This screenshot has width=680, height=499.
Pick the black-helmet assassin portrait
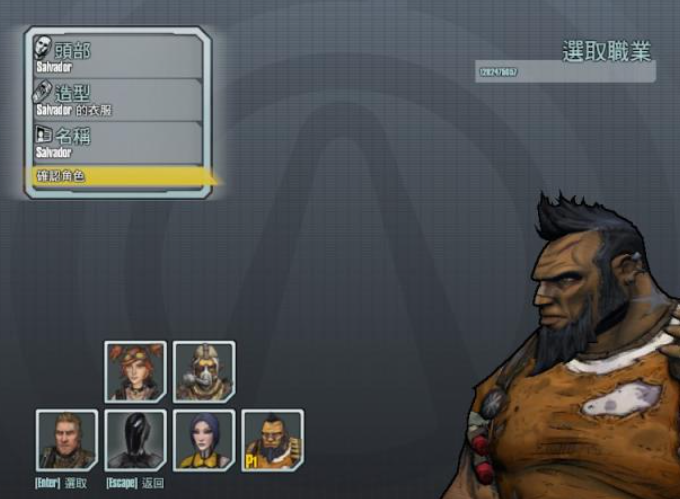coord(135,440)
